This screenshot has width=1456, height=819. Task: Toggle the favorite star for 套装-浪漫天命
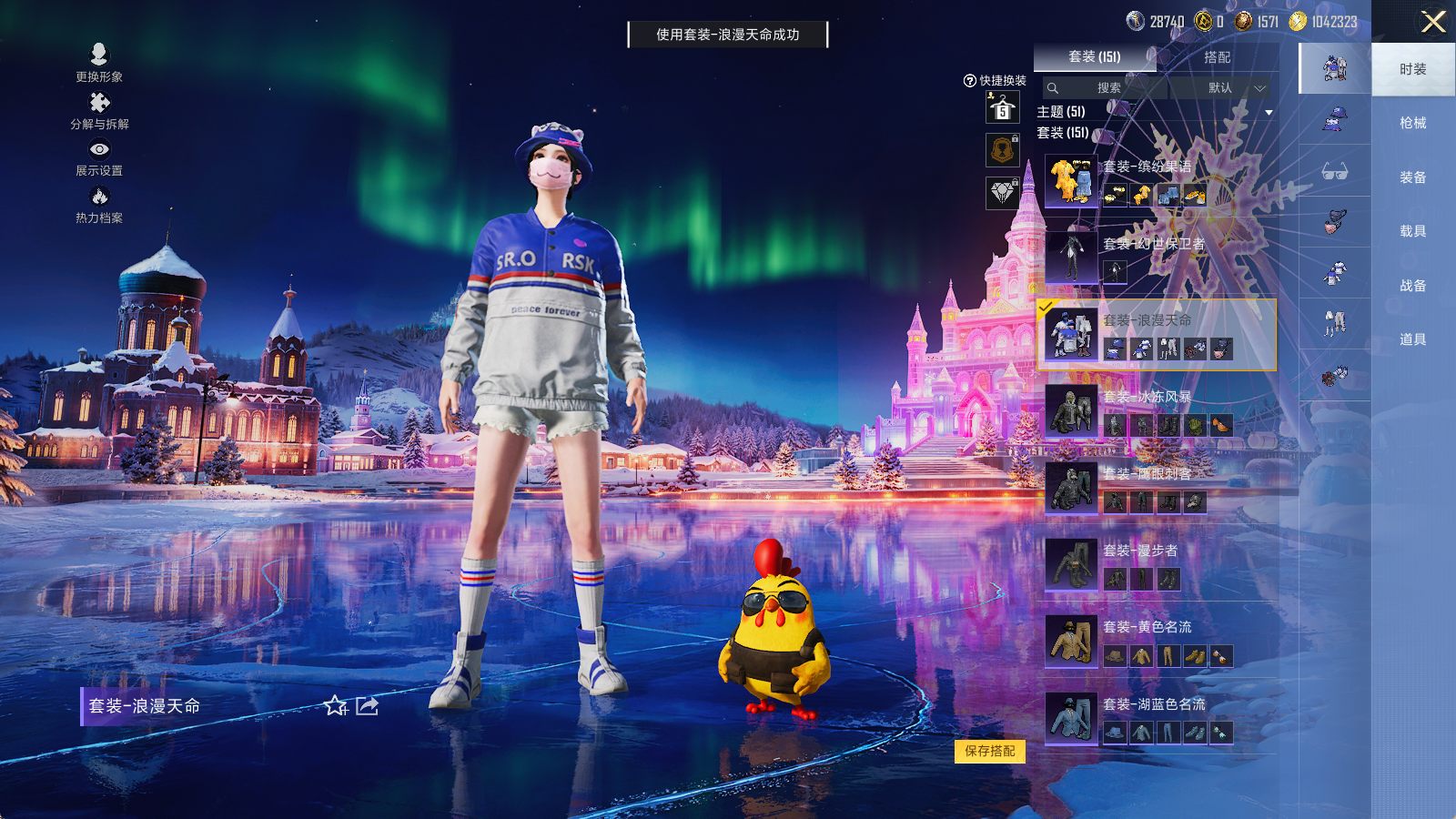tap(336, 706)
